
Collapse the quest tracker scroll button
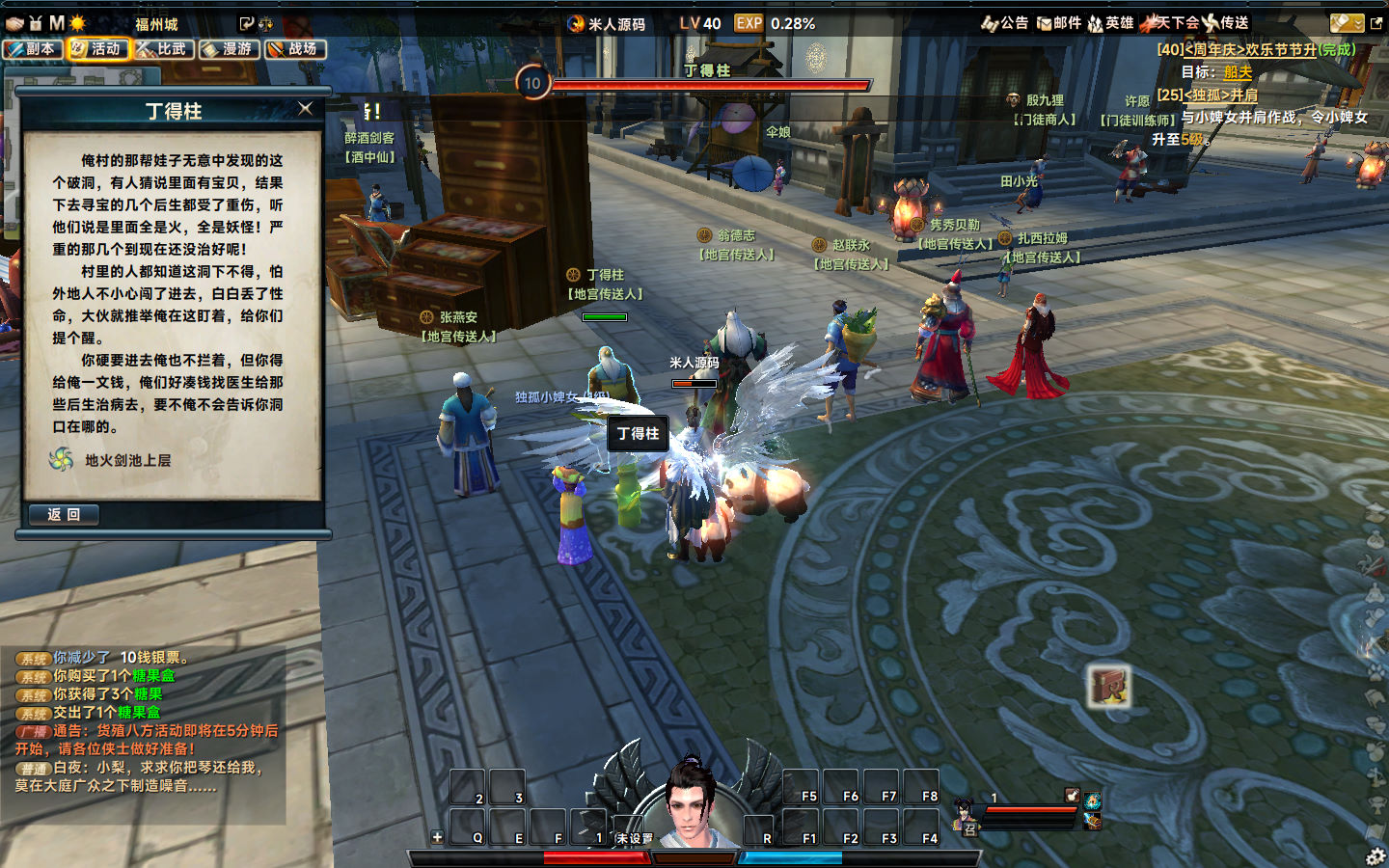click(1347, 23)
